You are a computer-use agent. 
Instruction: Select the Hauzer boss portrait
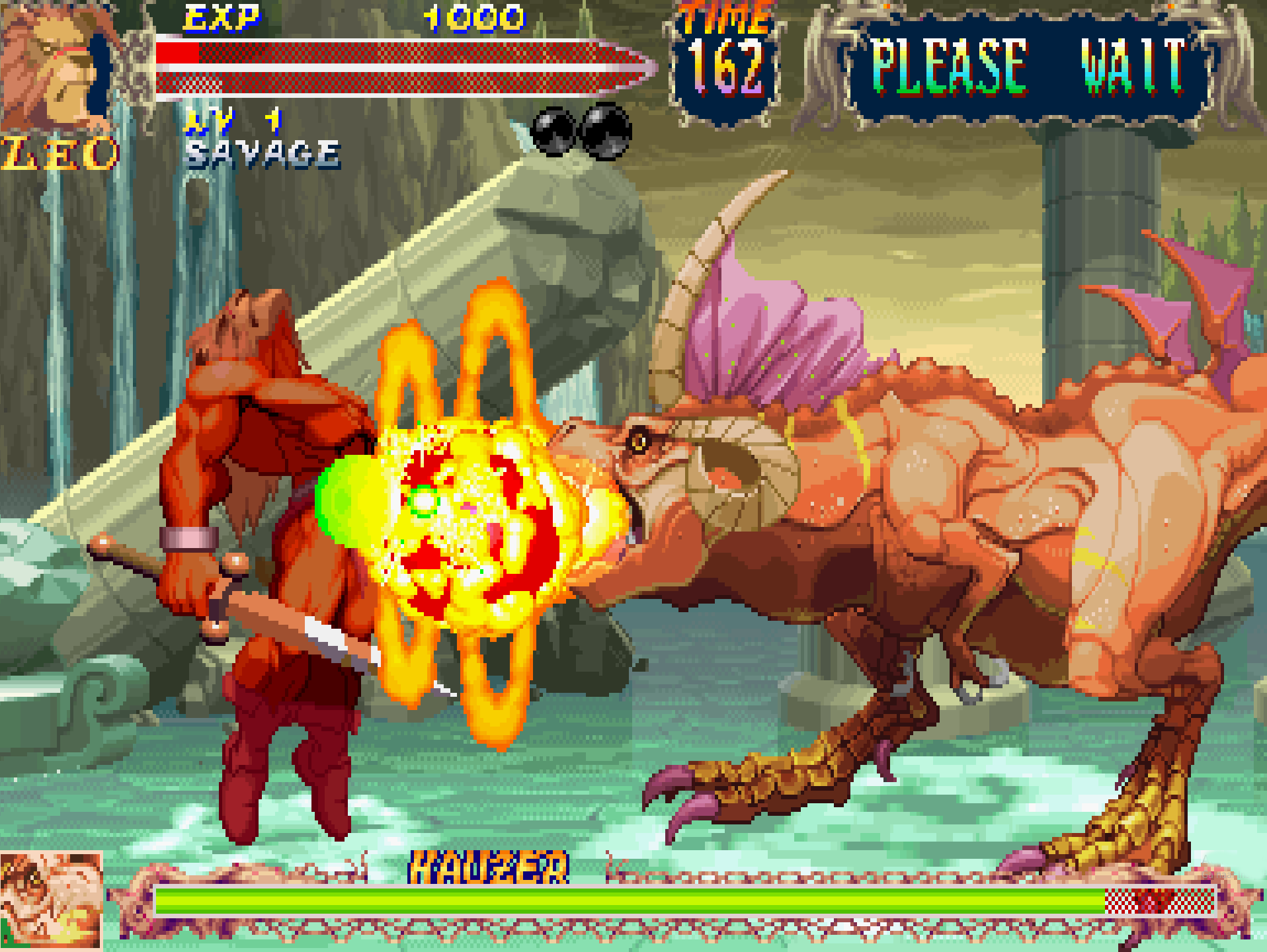tap(51, 900)
